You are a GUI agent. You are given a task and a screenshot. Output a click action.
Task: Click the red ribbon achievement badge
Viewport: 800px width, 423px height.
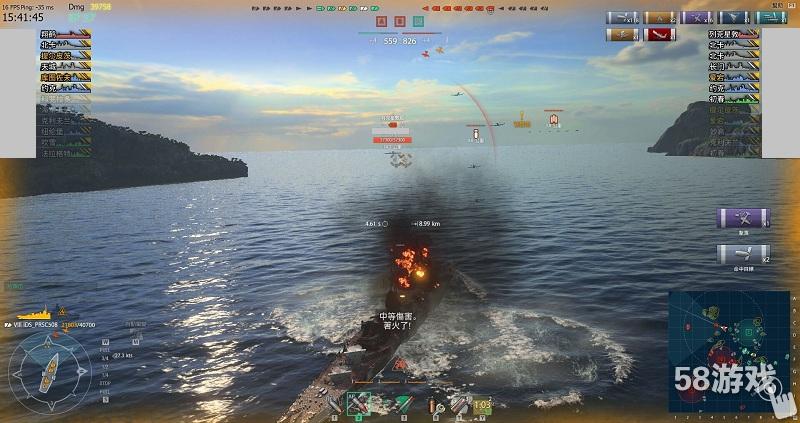pos(657,34)
